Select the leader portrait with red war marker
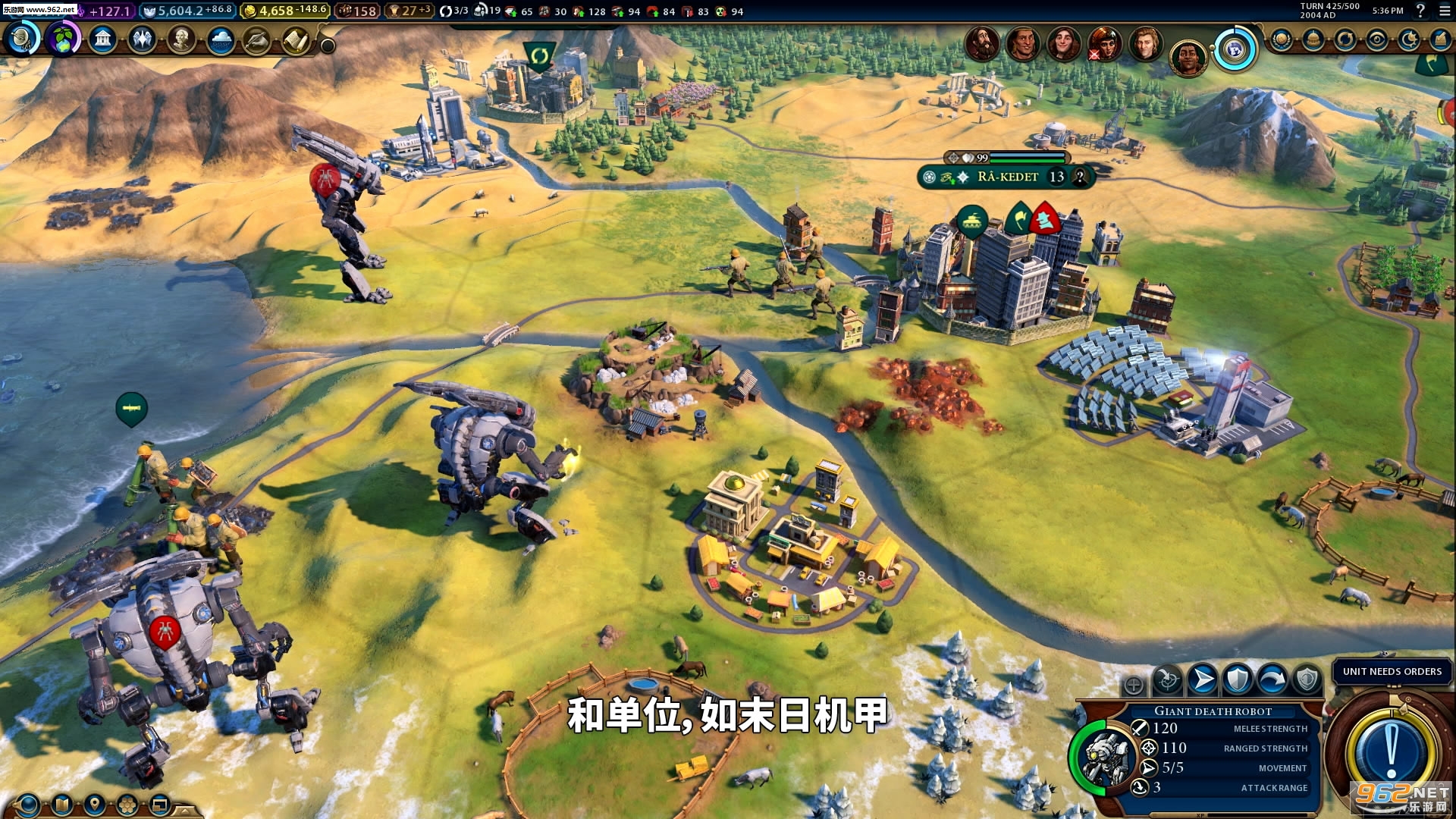The image size is (1456, 819). point(1103,42)
